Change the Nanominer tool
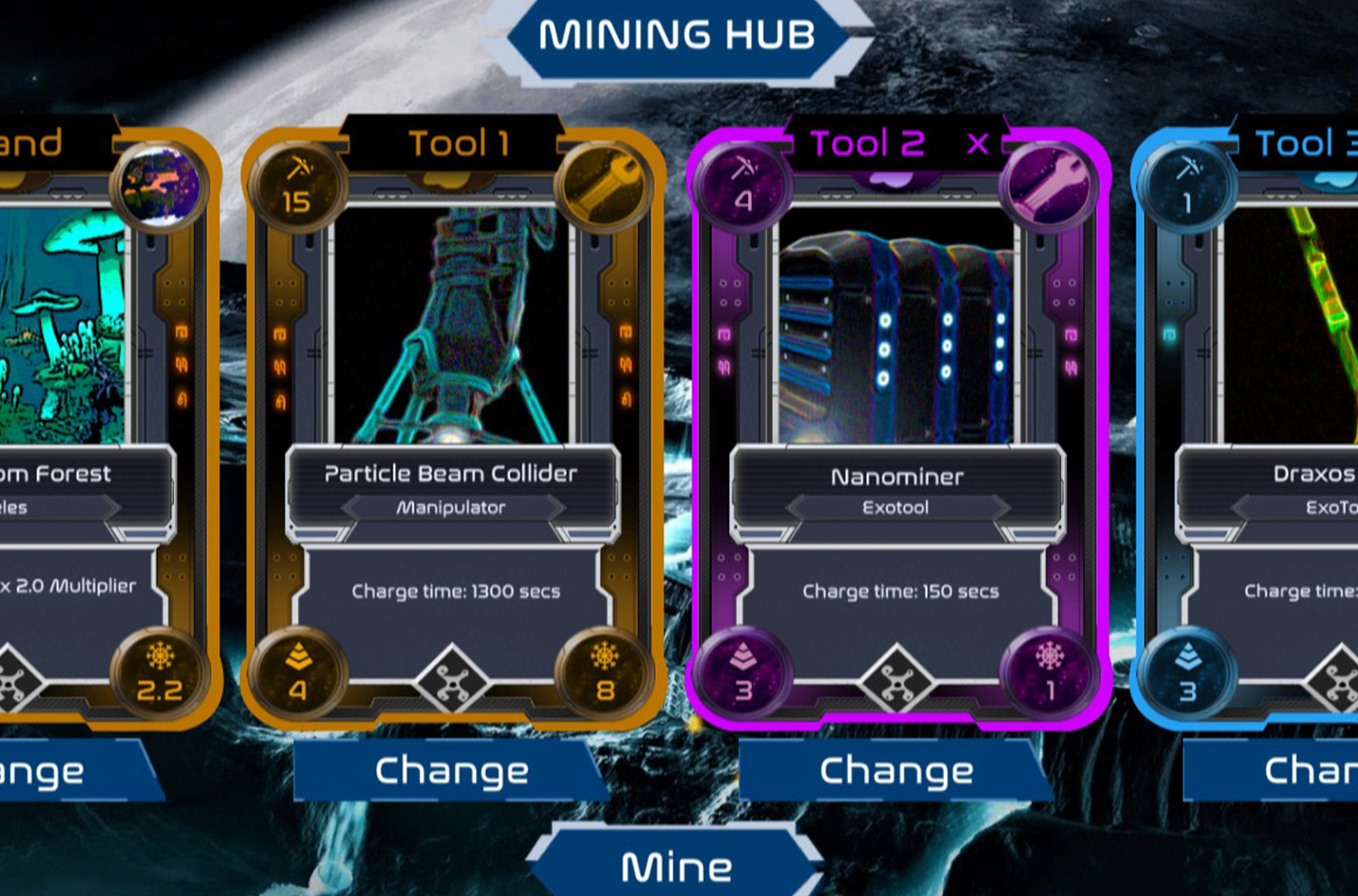Image resolution: width=1358 pixels, height=896 pixels. click(x=896, y=770)
